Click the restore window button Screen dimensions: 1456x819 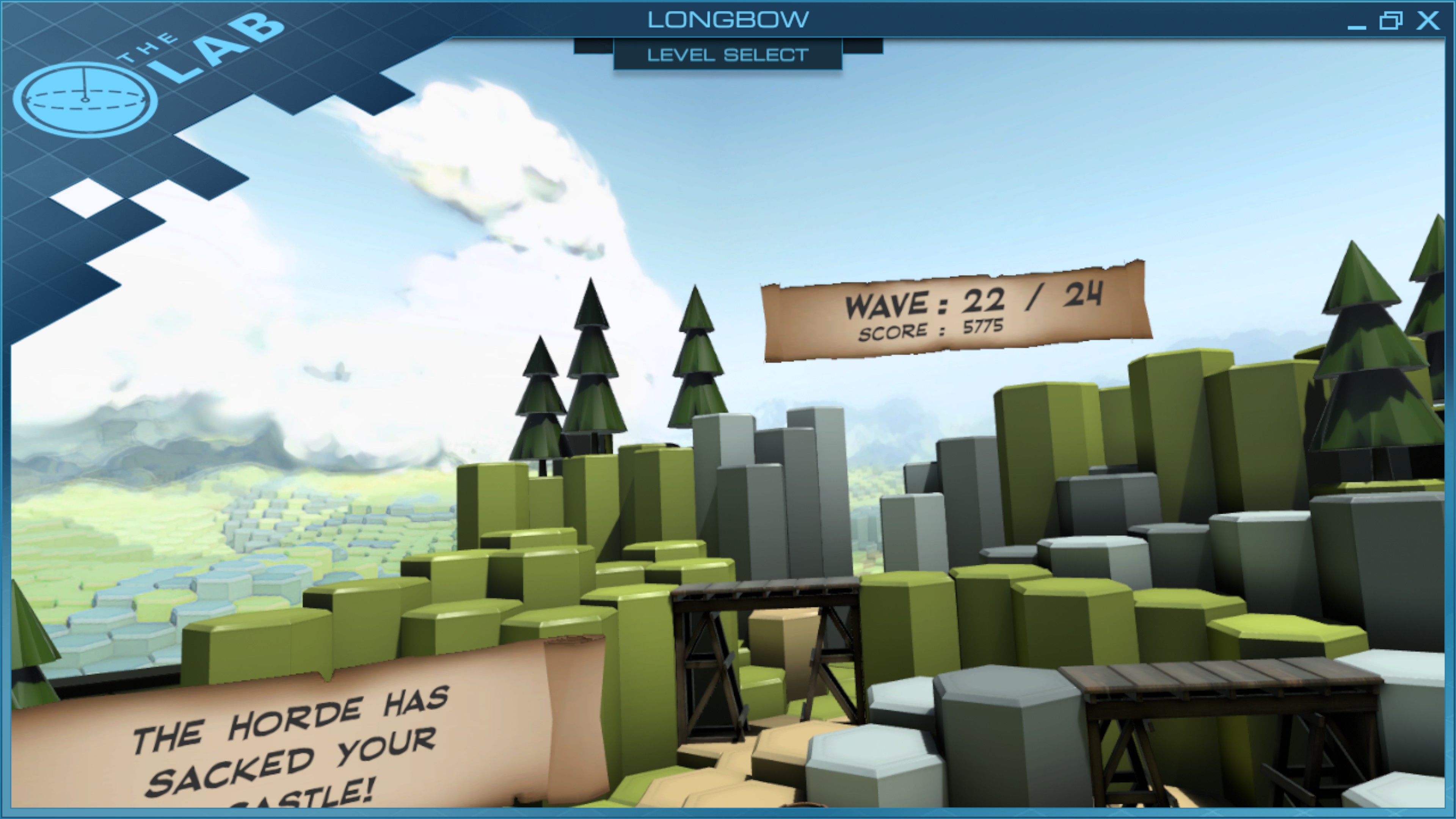[1392, 20]
